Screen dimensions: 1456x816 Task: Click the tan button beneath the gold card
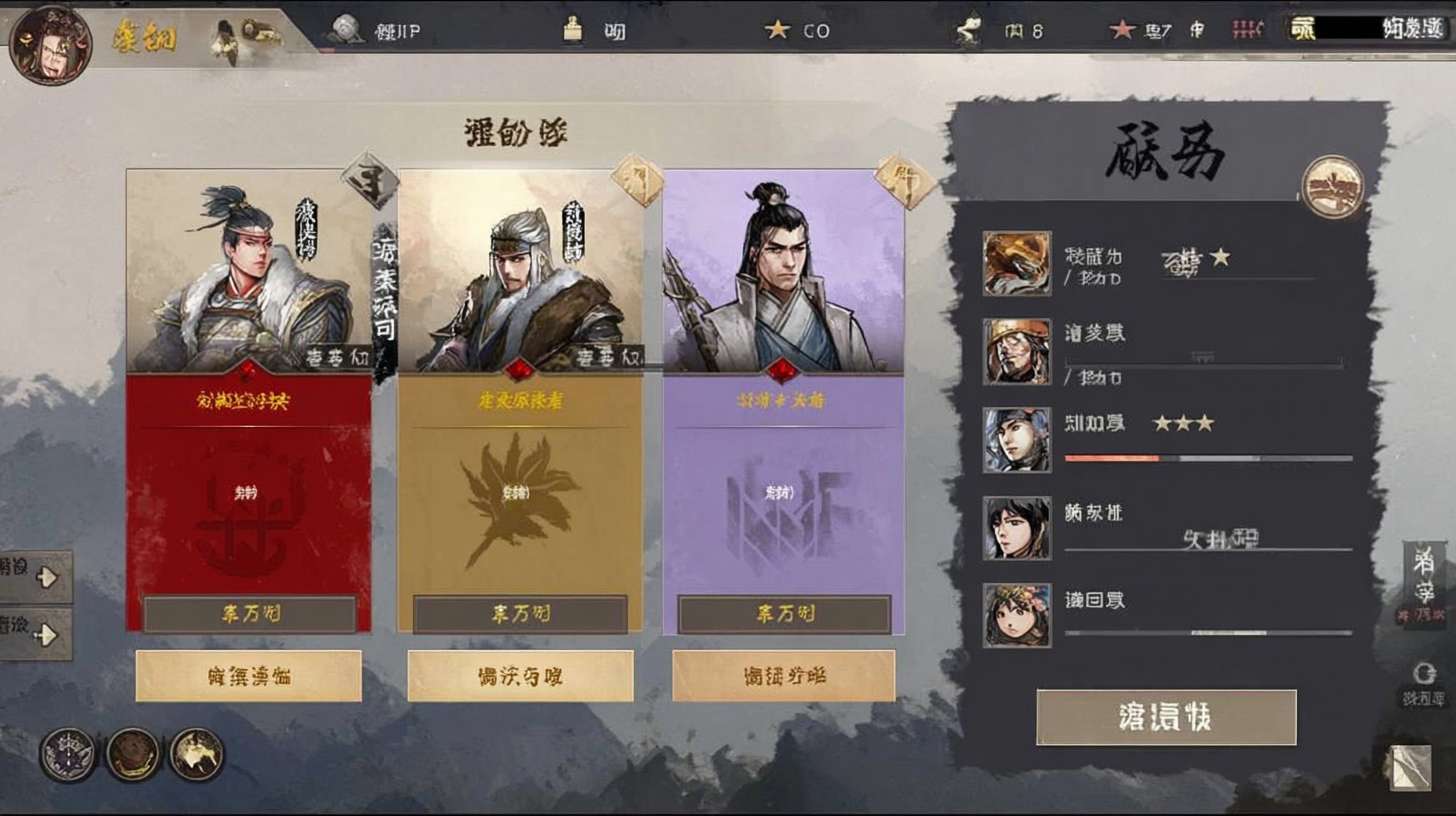click(520, 676)
